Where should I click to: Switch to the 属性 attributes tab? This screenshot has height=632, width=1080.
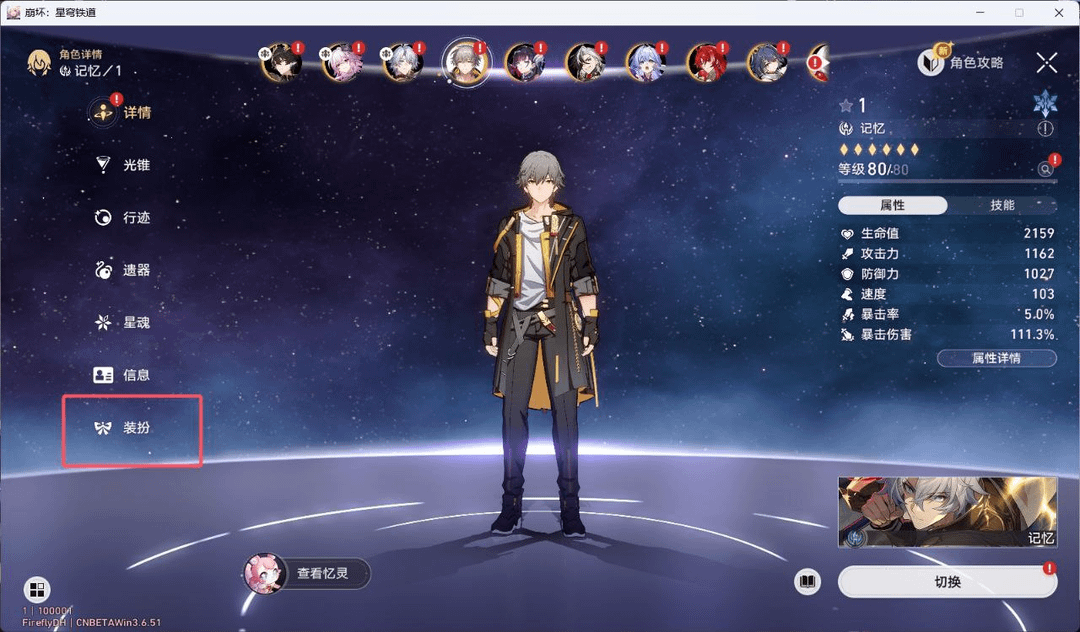tap(892, 205)
